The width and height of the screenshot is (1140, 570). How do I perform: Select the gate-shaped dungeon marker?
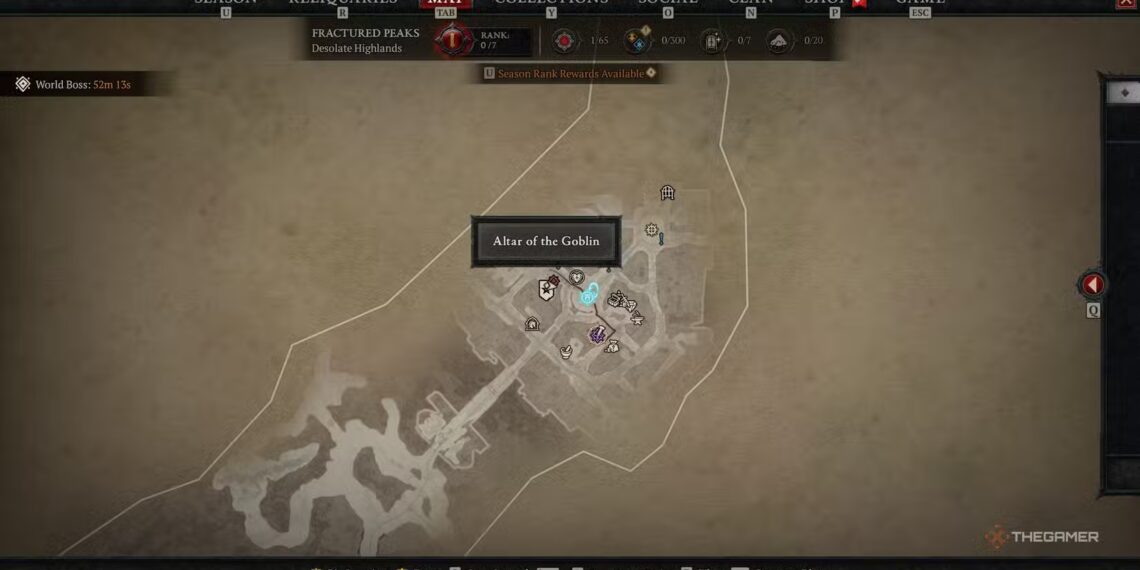click(667, 193)
